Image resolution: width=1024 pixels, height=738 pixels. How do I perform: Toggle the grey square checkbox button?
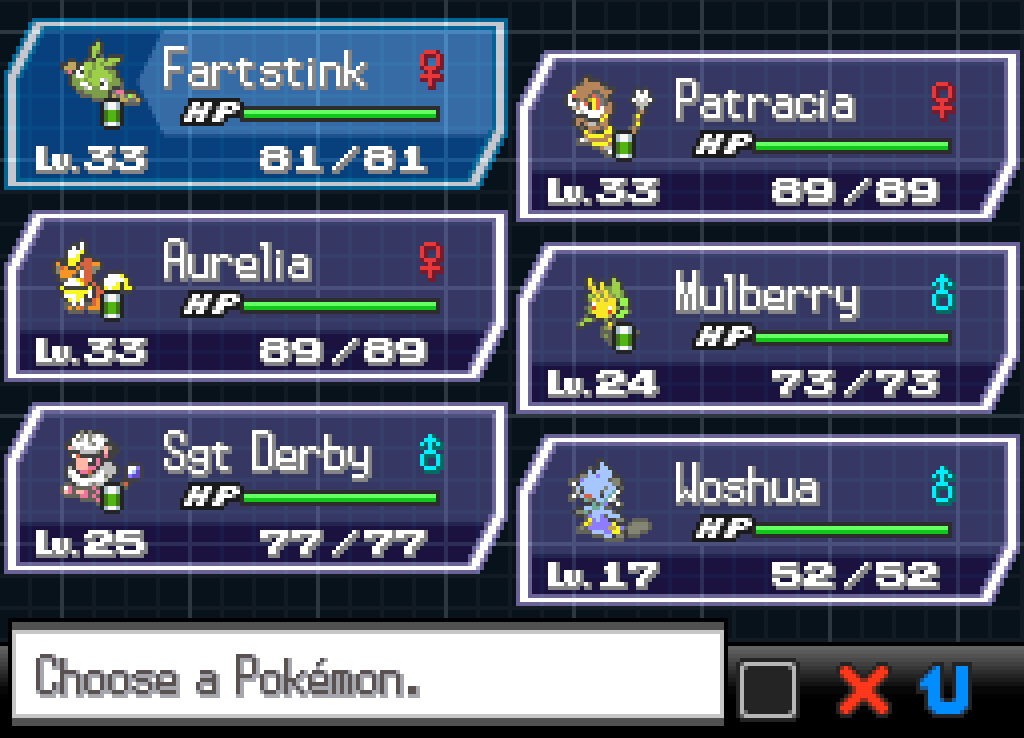click(x=768, y=688)
